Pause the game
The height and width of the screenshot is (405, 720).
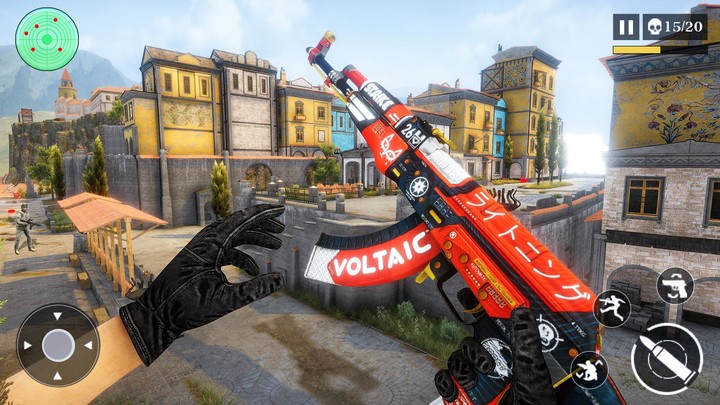(x=626, y=27)
